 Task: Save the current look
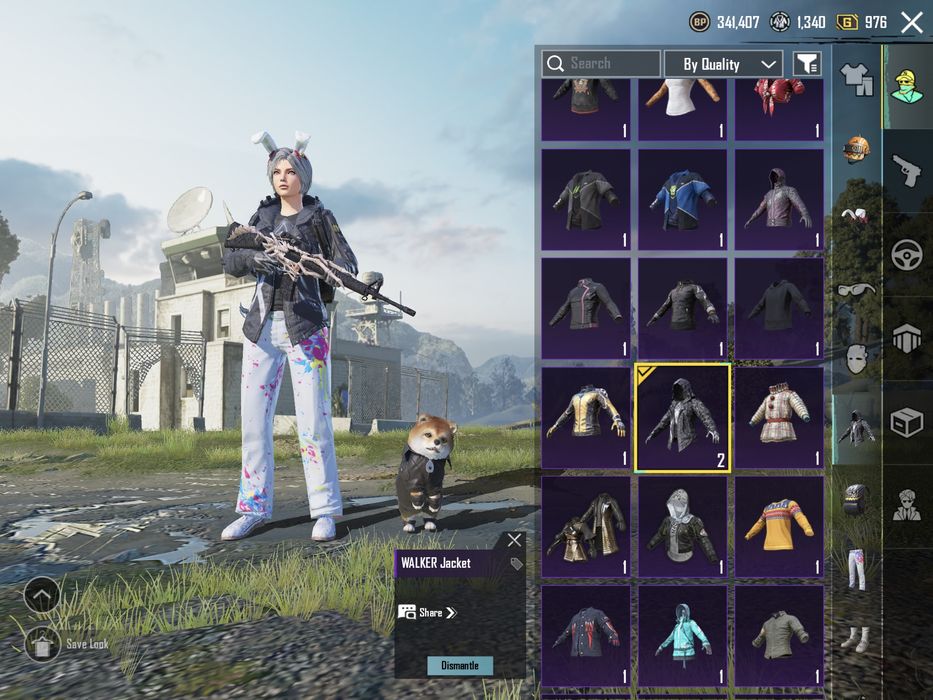42,645
